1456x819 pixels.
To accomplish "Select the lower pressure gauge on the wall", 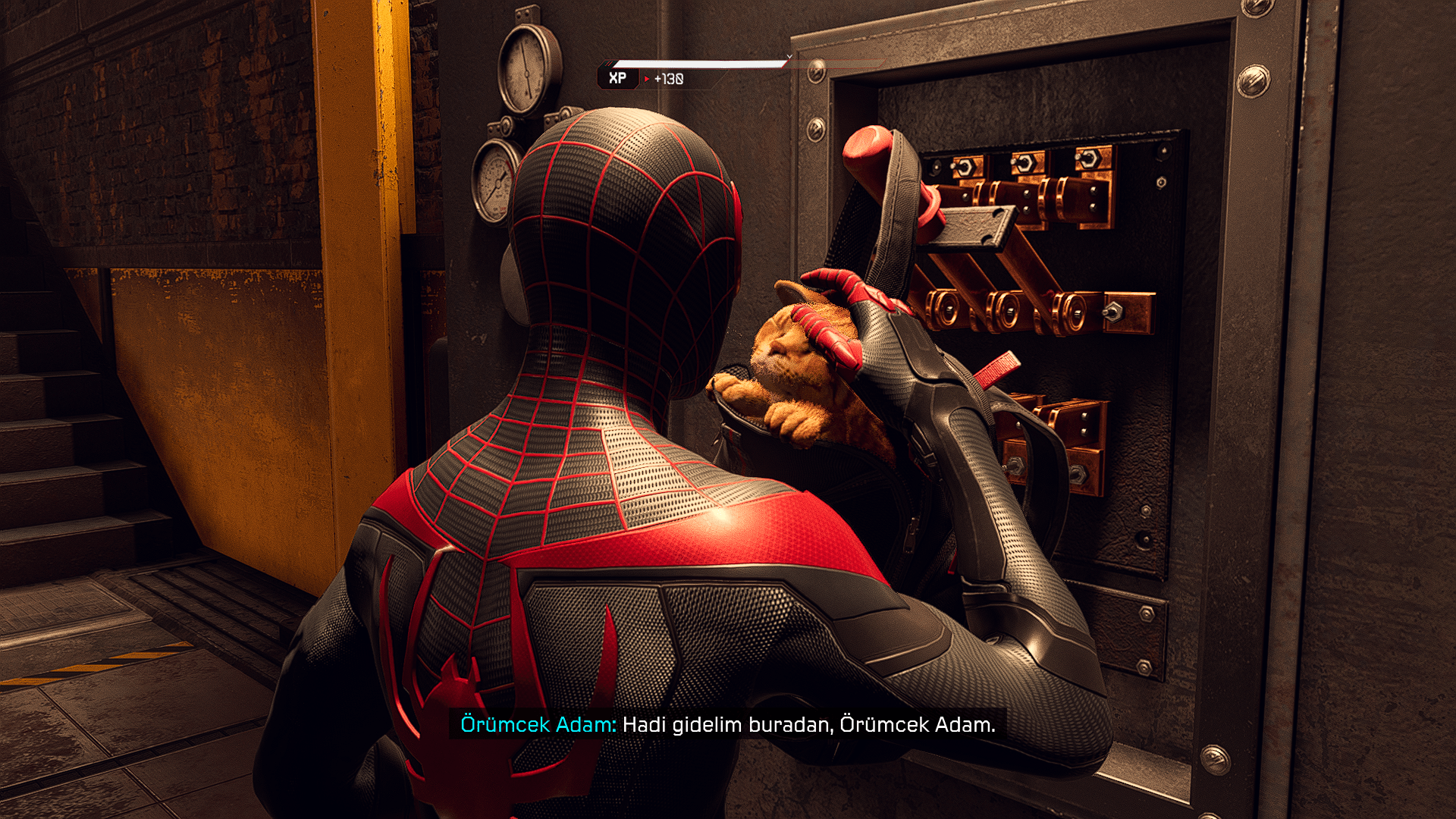I will point(497,182).
